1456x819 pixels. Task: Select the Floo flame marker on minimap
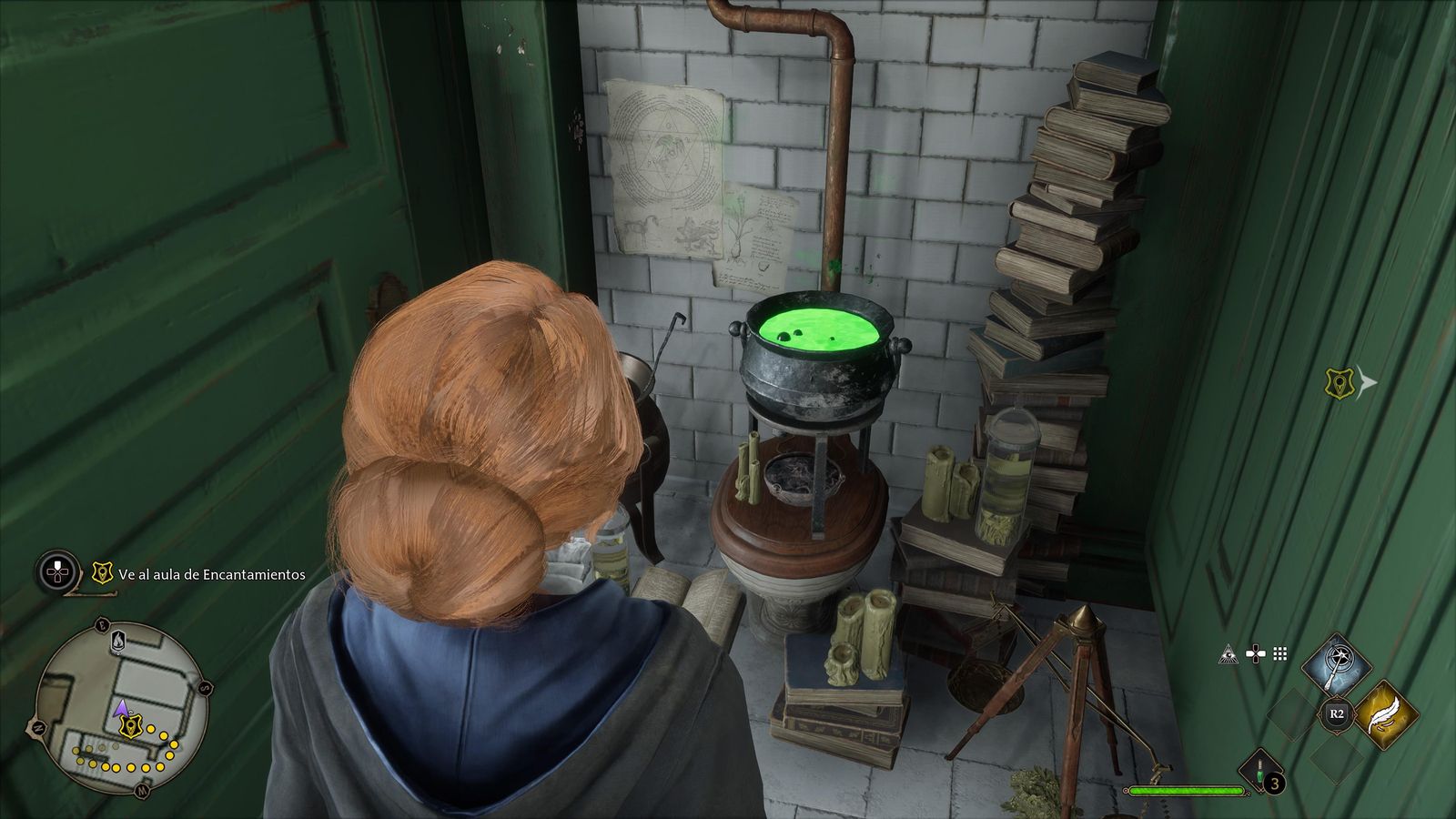tap(118, 642)
